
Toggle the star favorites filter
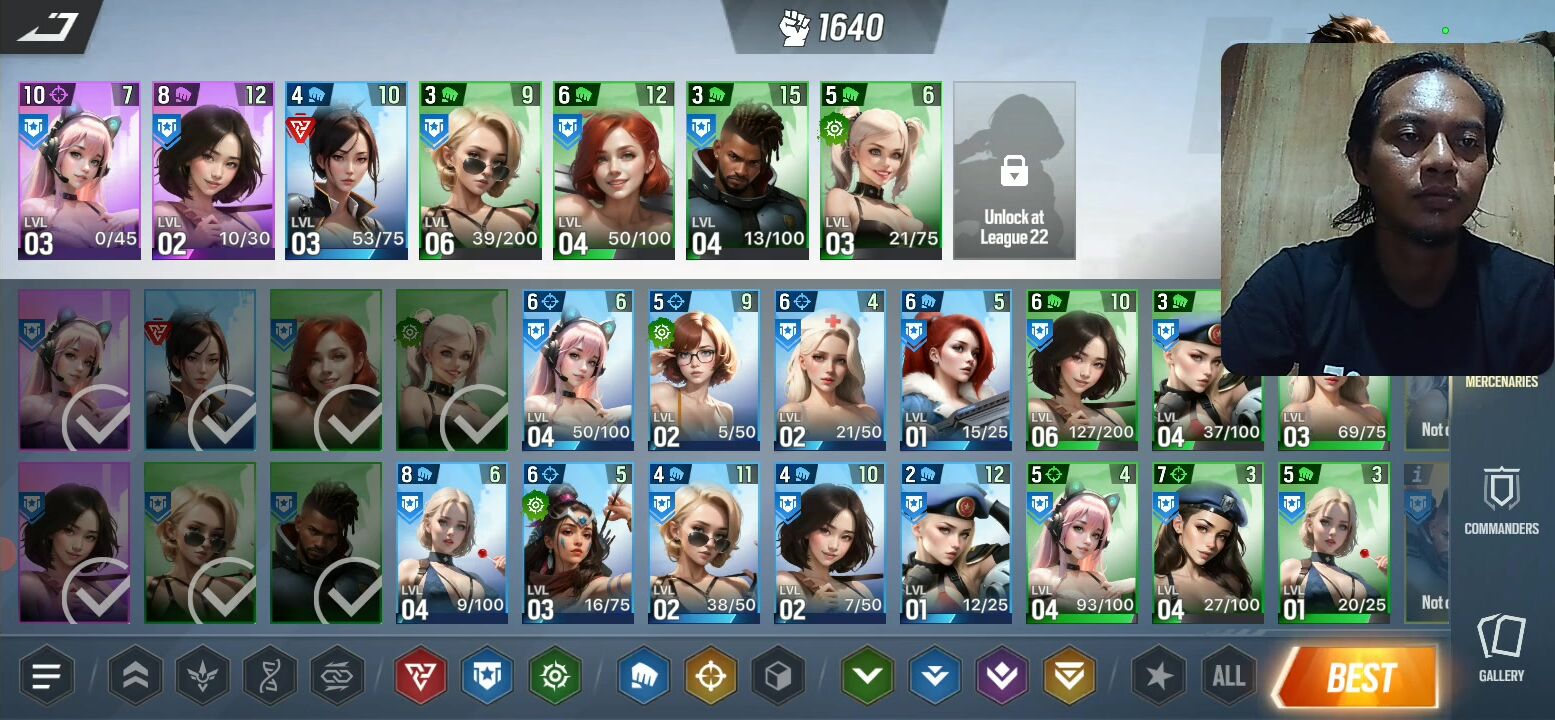(x=1158, y=677)
